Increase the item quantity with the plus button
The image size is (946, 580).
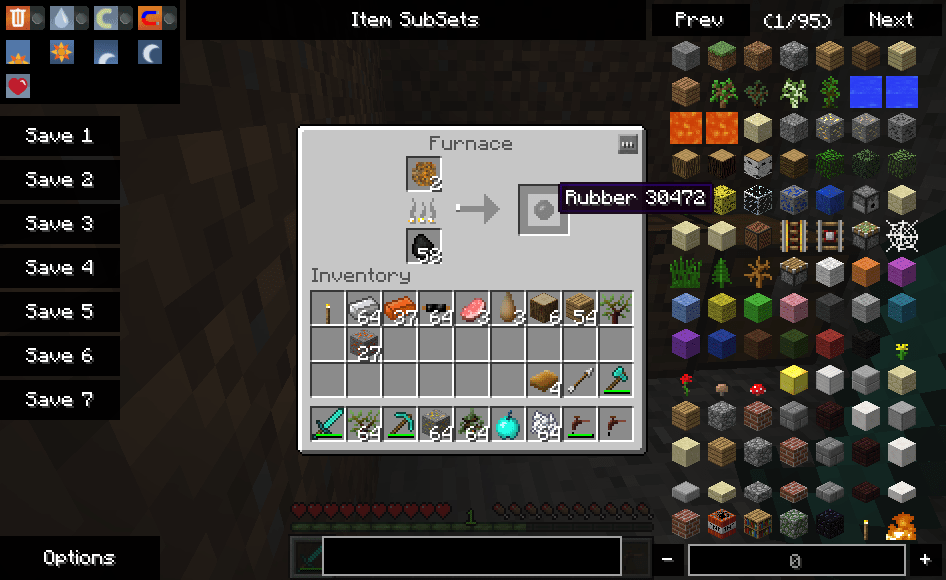tap(925, 560)
